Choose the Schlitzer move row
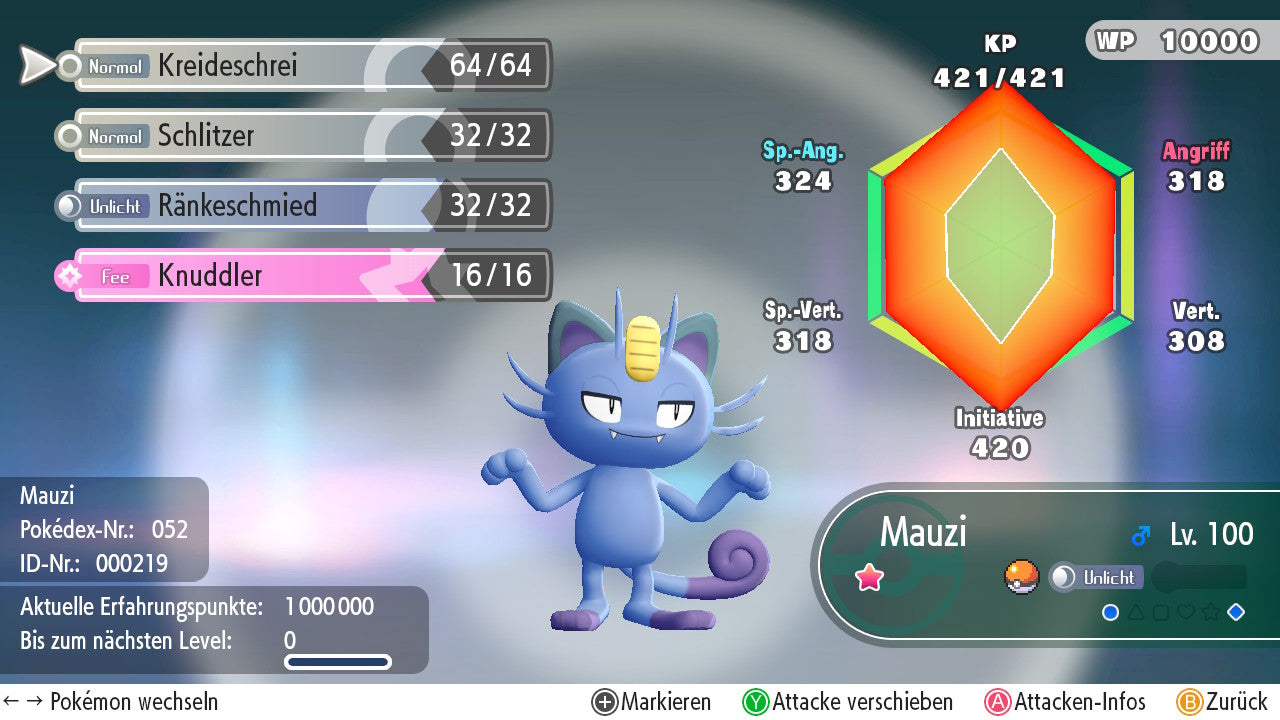 (300, 136)
